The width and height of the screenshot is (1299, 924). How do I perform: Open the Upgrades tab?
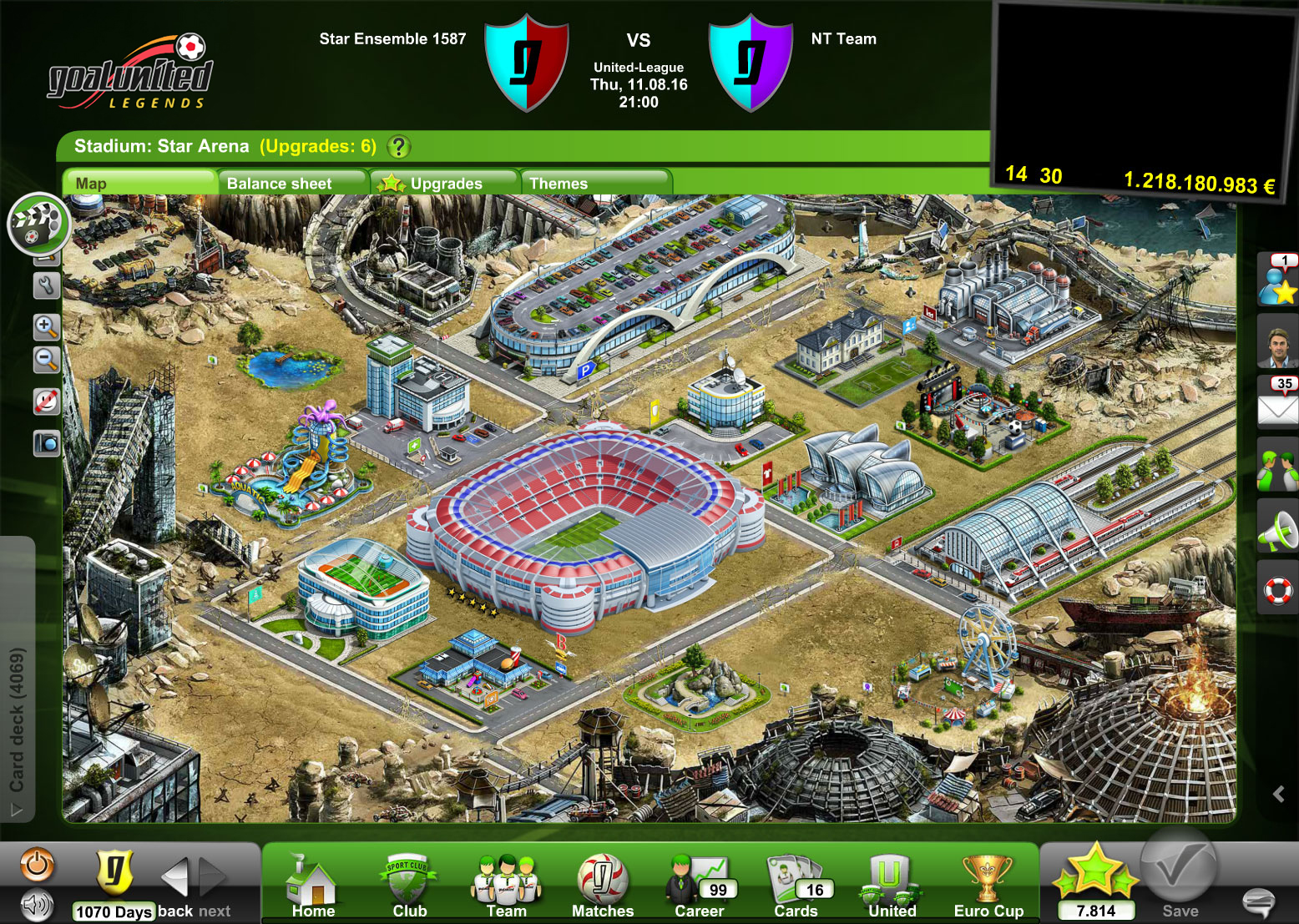(444, 183)
